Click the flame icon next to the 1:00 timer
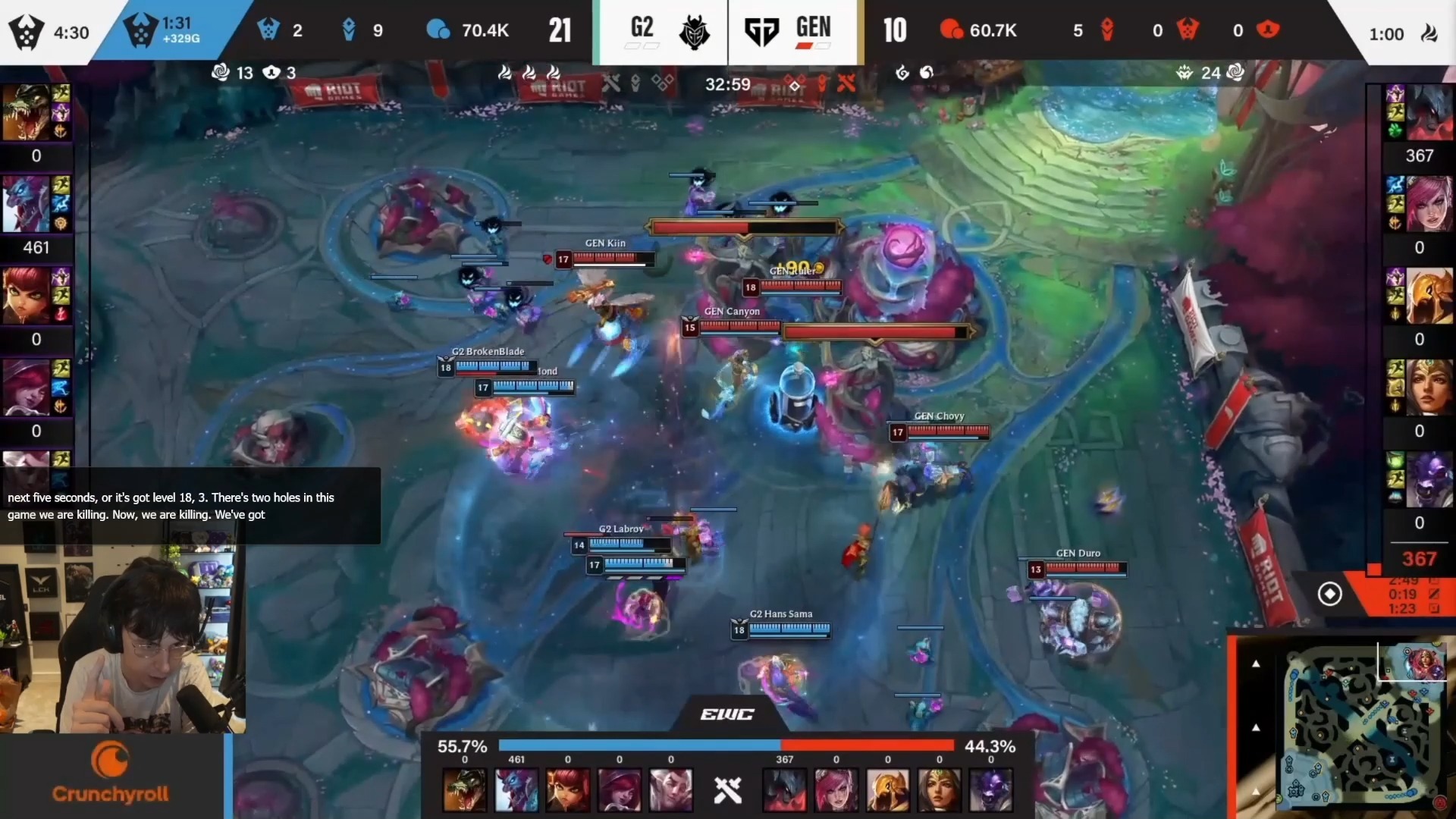Image resolution: width=1456 pixels, height=819 pixels. coord(1430,33)
